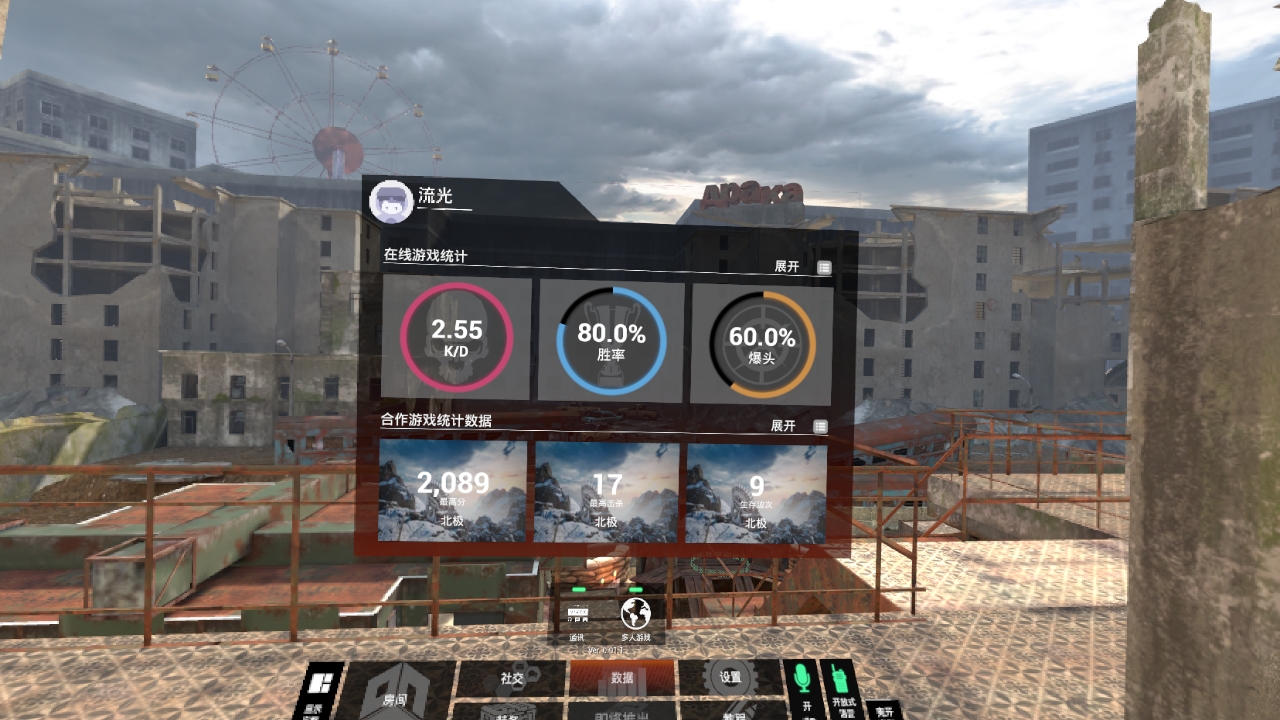
Task: Select the 北极 2,089 最高分 stat card
Action: coord(452,496)
